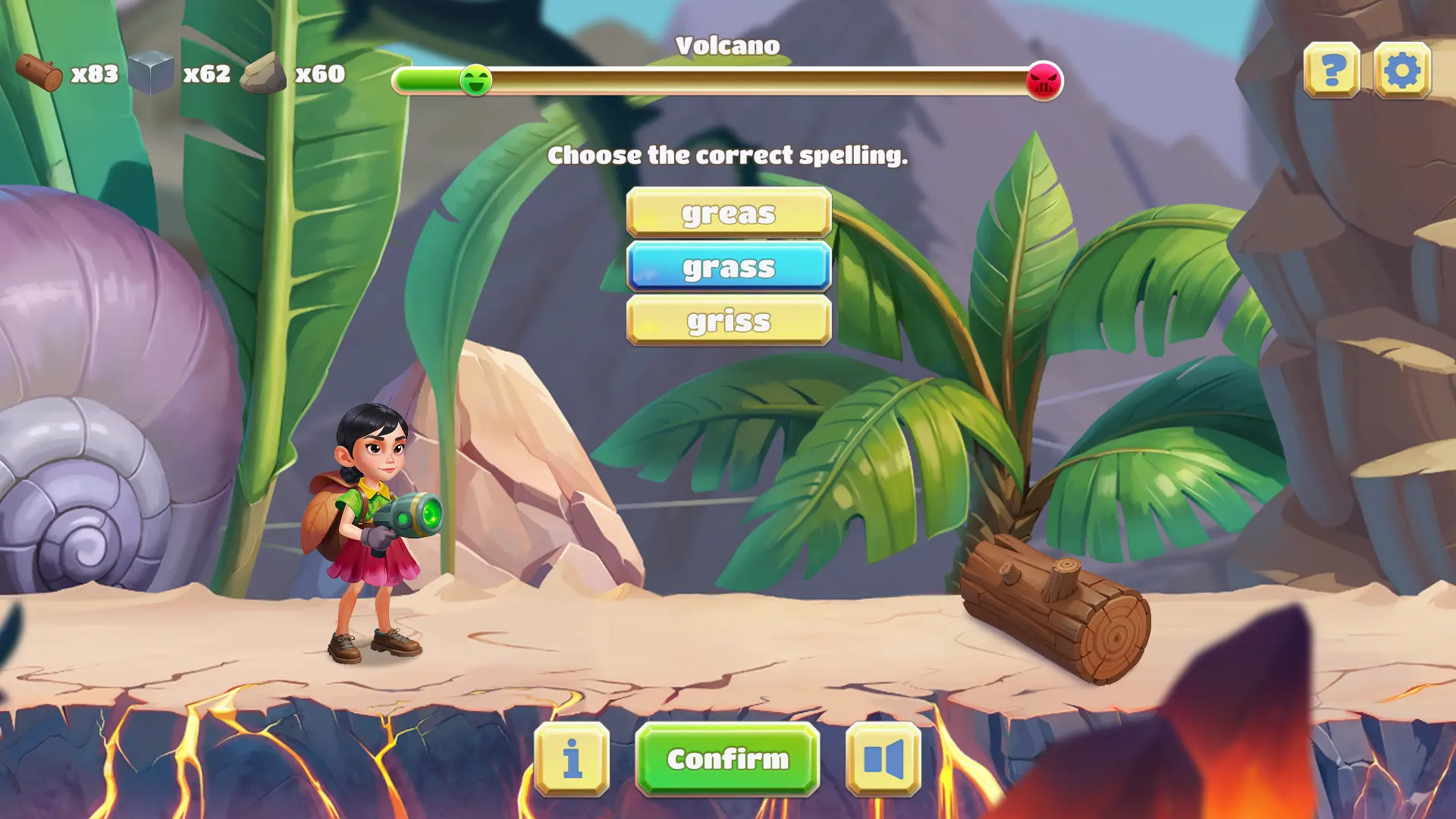The width and height of the screenshot is (1456, 819).
Task: Click the green smiley face on progress bar
Action: coord(475,80)
